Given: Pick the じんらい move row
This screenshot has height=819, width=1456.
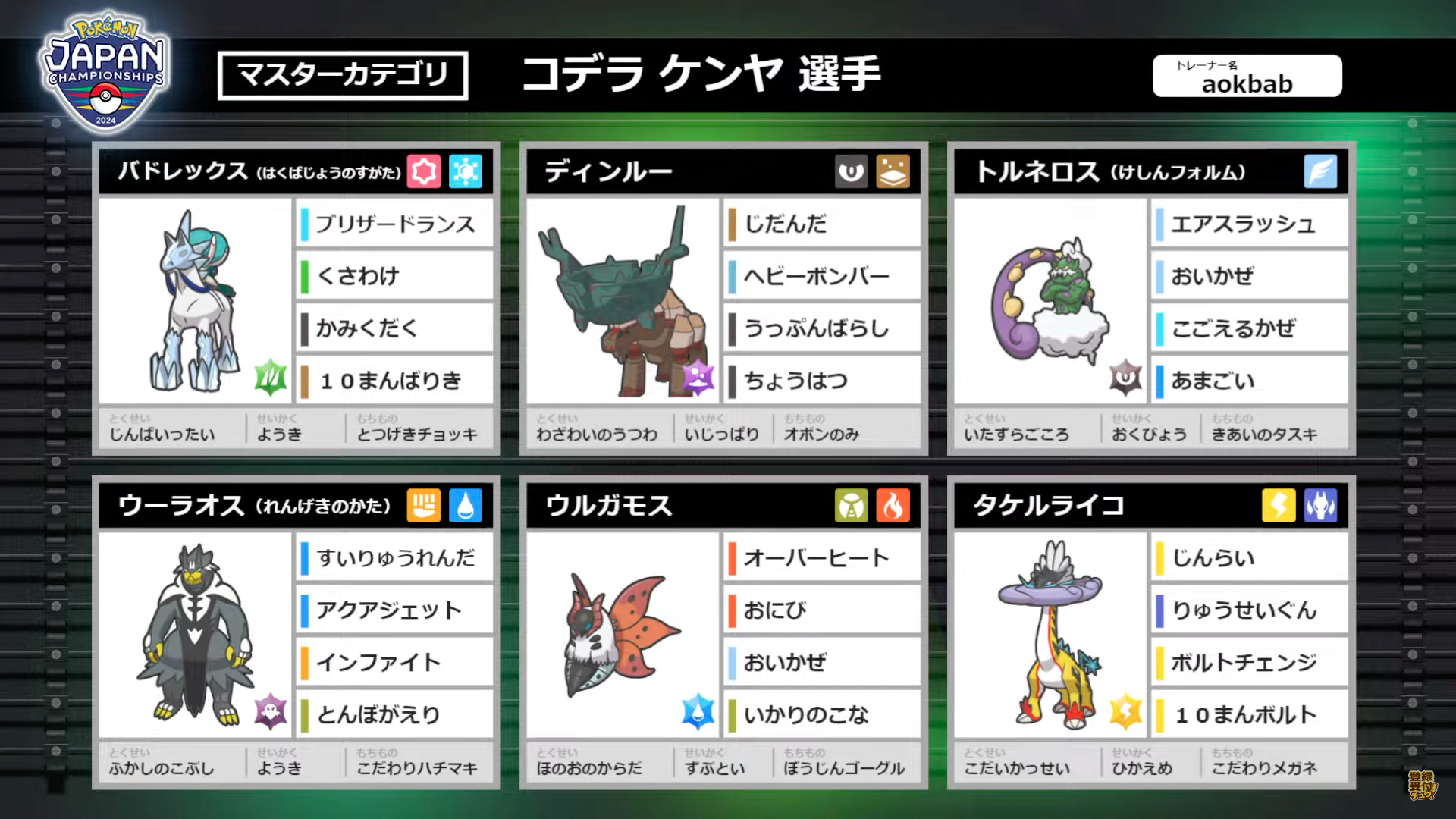Looking at the screenshot, I should 1249,558.
